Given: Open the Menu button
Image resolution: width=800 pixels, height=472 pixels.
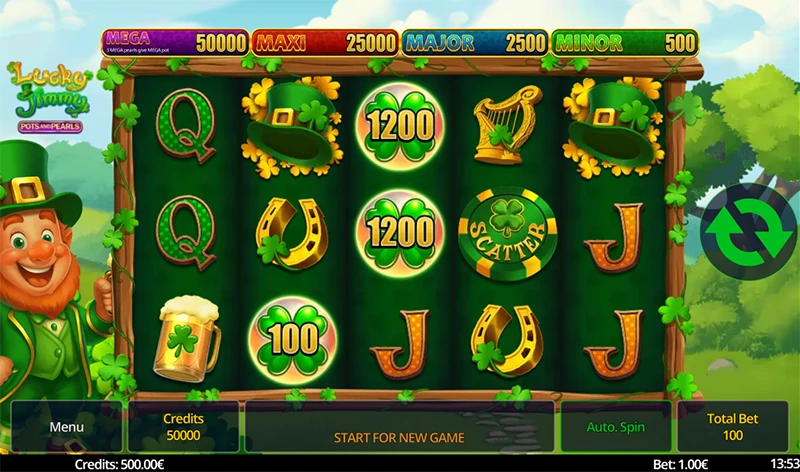Looking at the screenshot, I should click(x=66, y=427).
